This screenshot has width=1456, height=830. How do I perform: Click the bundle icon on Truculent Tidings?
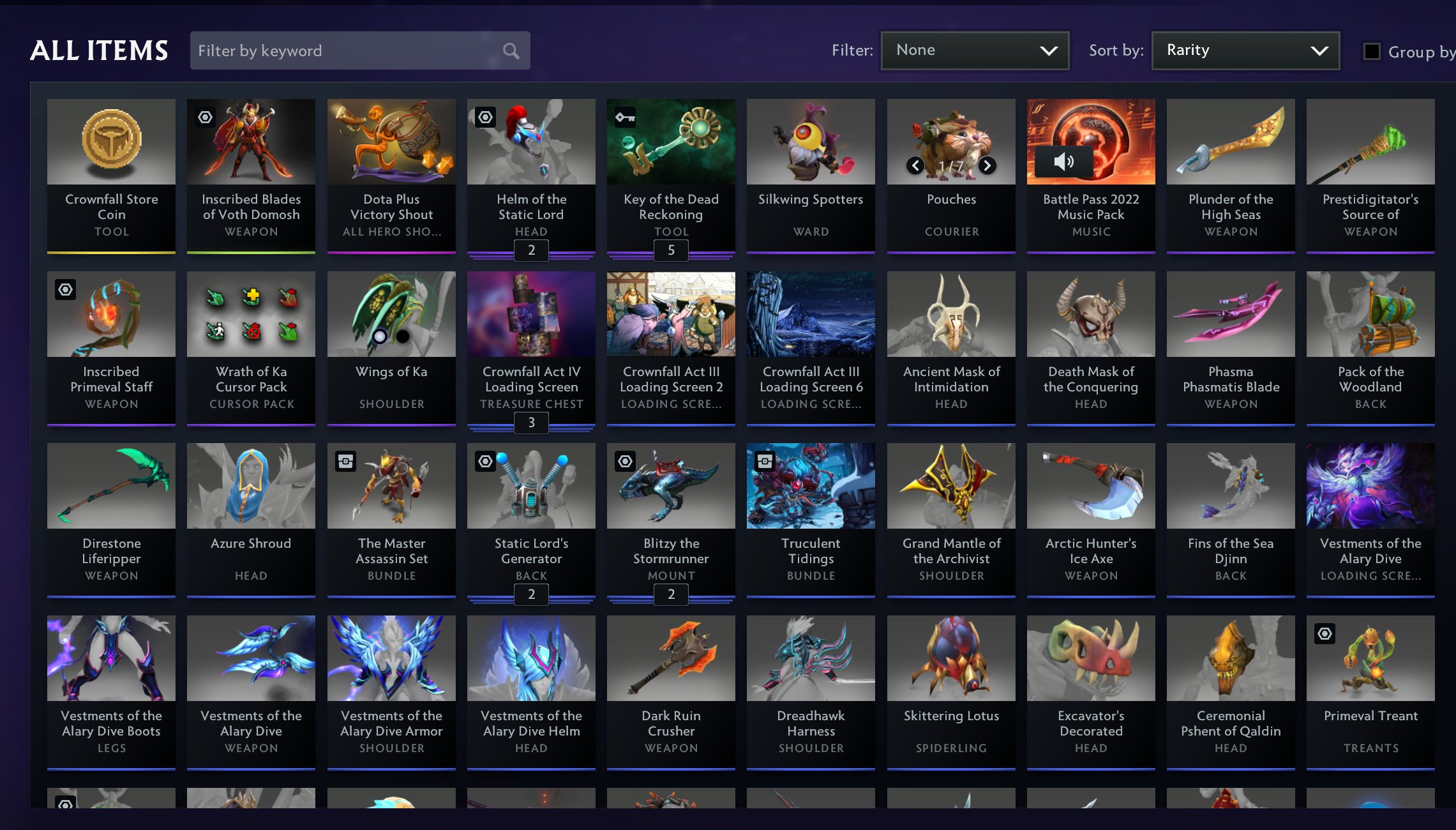(x=765, y=460)
